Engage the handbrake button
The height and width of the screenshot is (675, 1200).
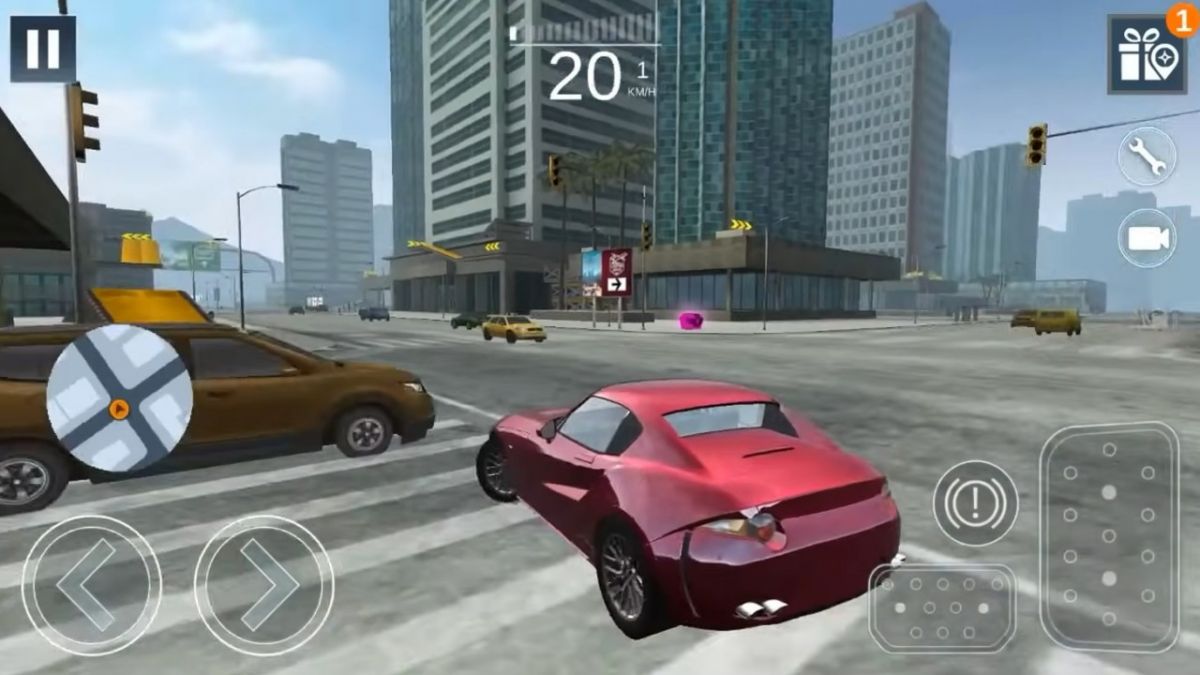pos(975,503)
